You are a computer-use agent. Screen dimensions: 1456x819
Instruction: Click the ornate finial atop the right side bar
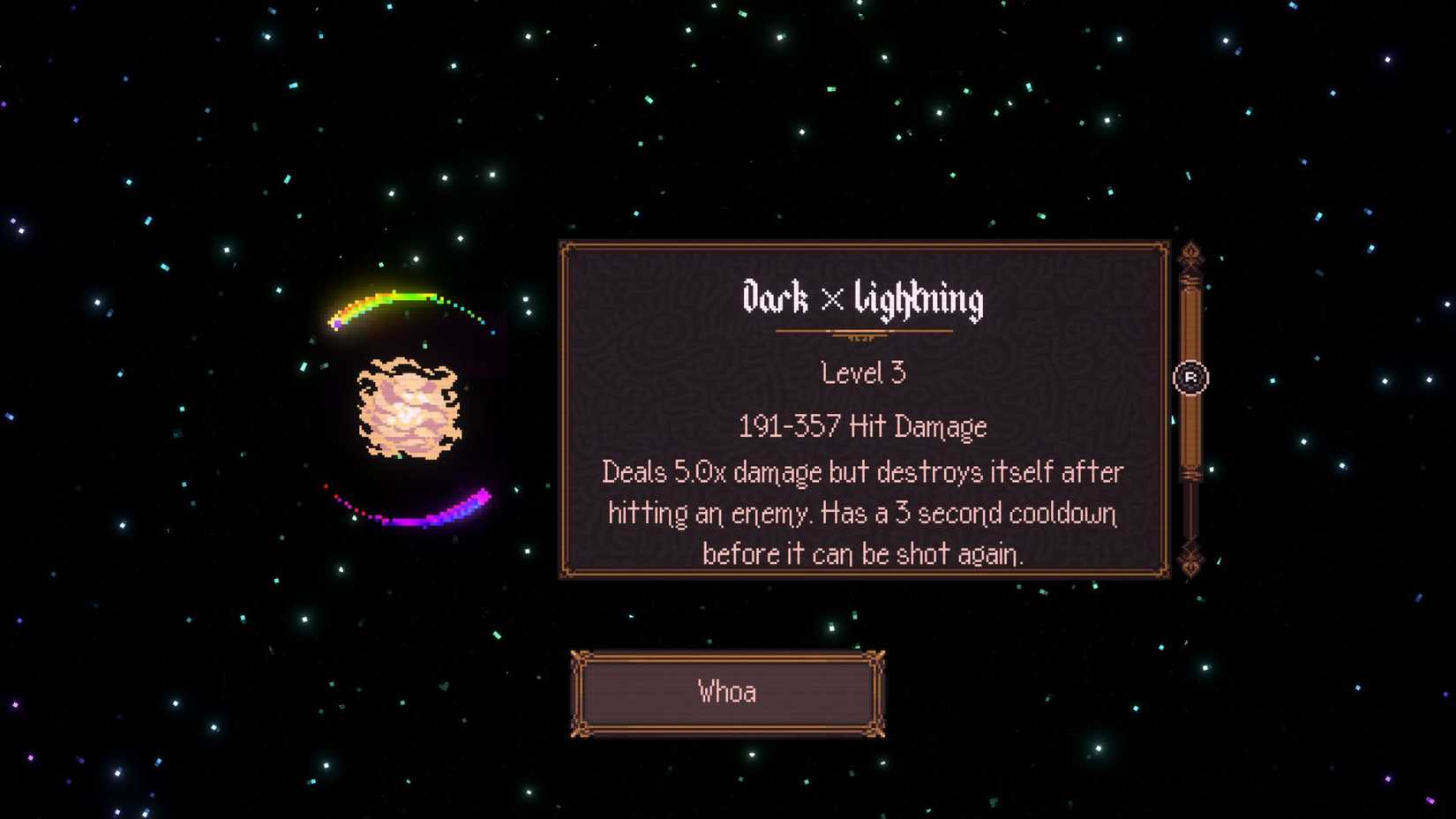1193,256
